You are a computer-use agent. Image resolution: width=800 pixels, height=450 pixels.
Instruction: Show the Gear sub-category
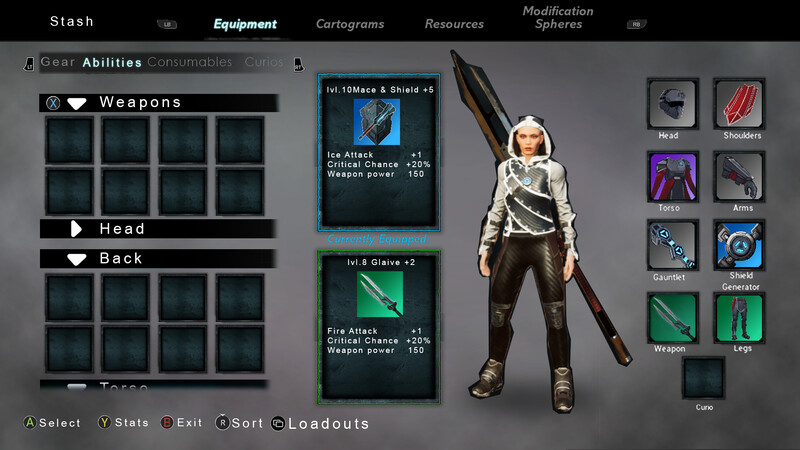(58, 62)
